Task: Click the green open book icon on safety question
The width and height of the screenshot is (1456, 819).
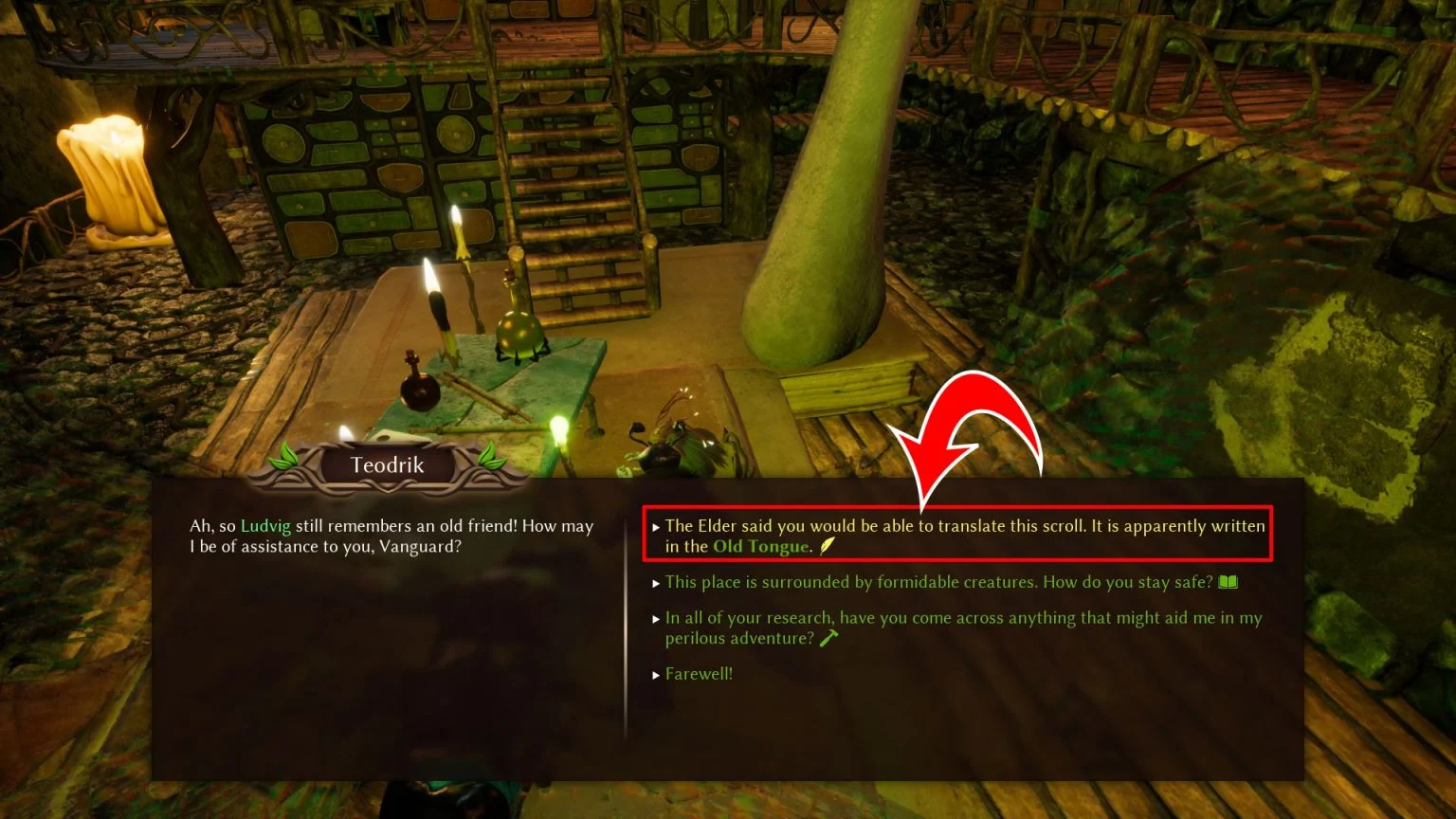Action: tap(1228, 581)
